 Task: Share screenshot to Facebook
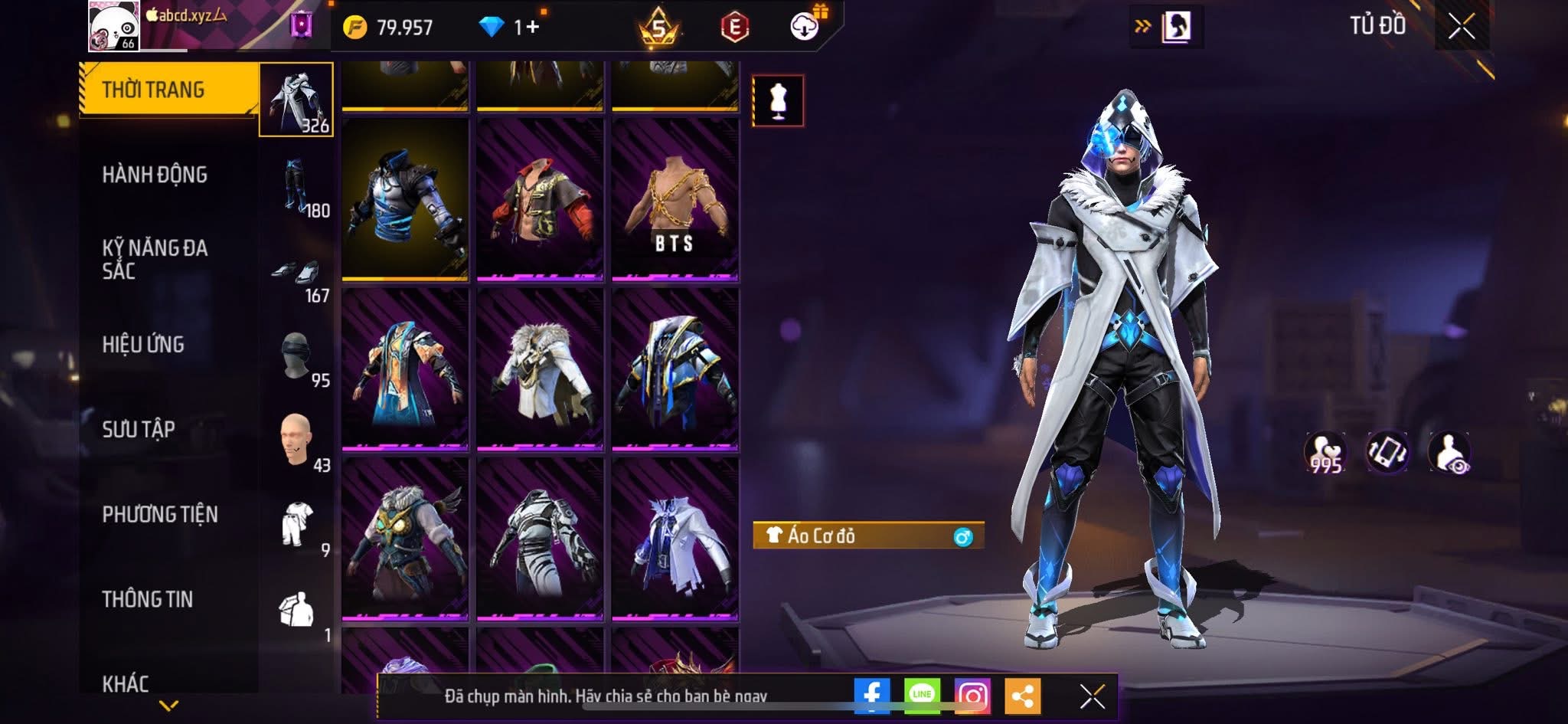click(872, 696)
